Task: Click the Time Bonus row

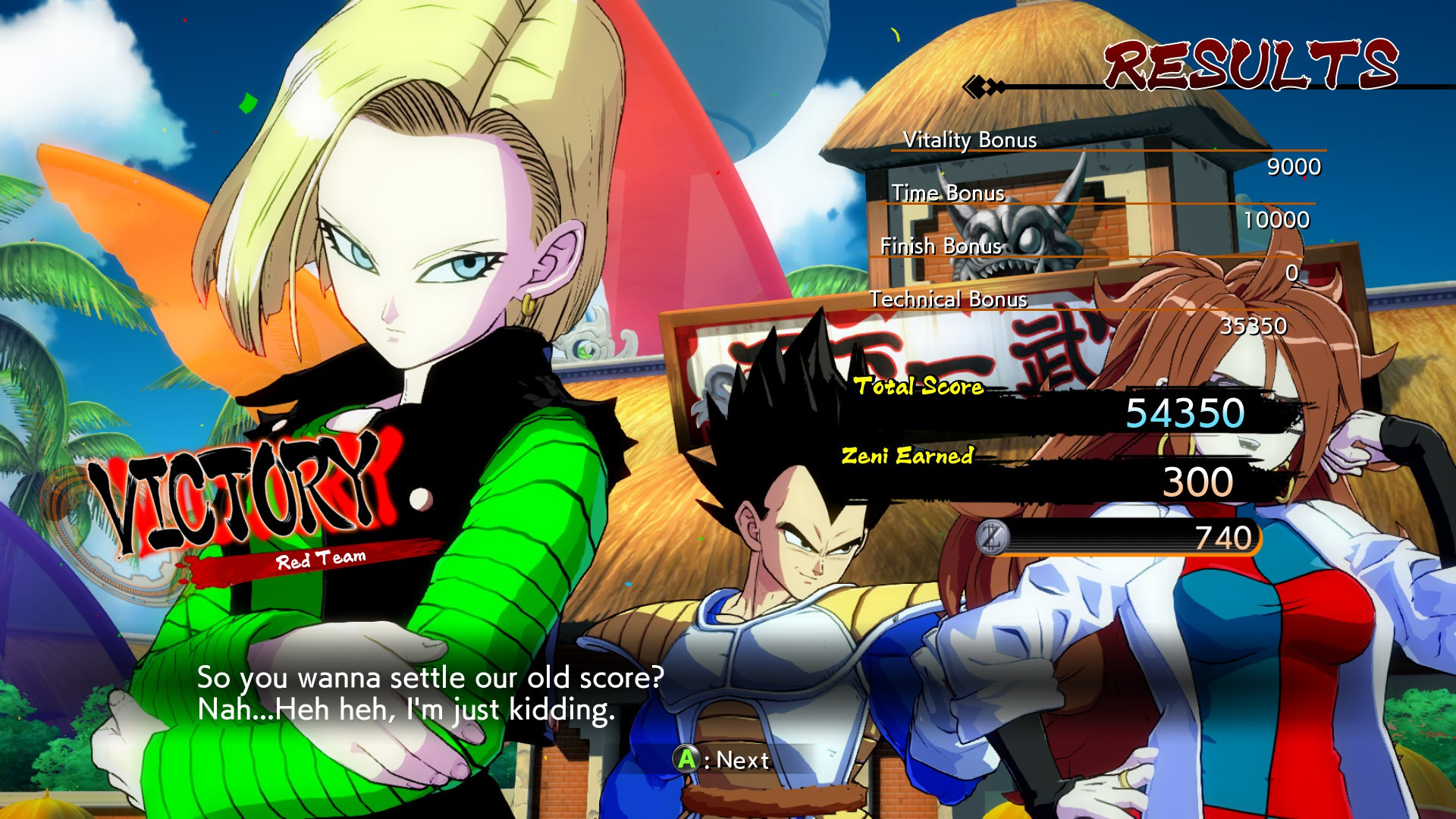Action: tap(950, 193)
